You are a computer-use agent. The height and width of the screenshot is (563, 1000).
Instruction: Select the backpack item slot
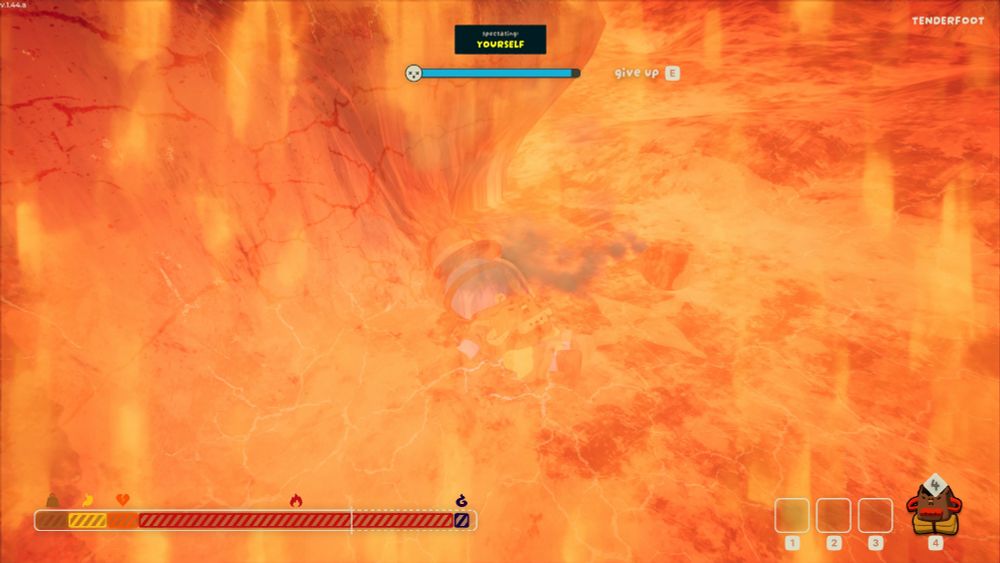coord(934,510)
